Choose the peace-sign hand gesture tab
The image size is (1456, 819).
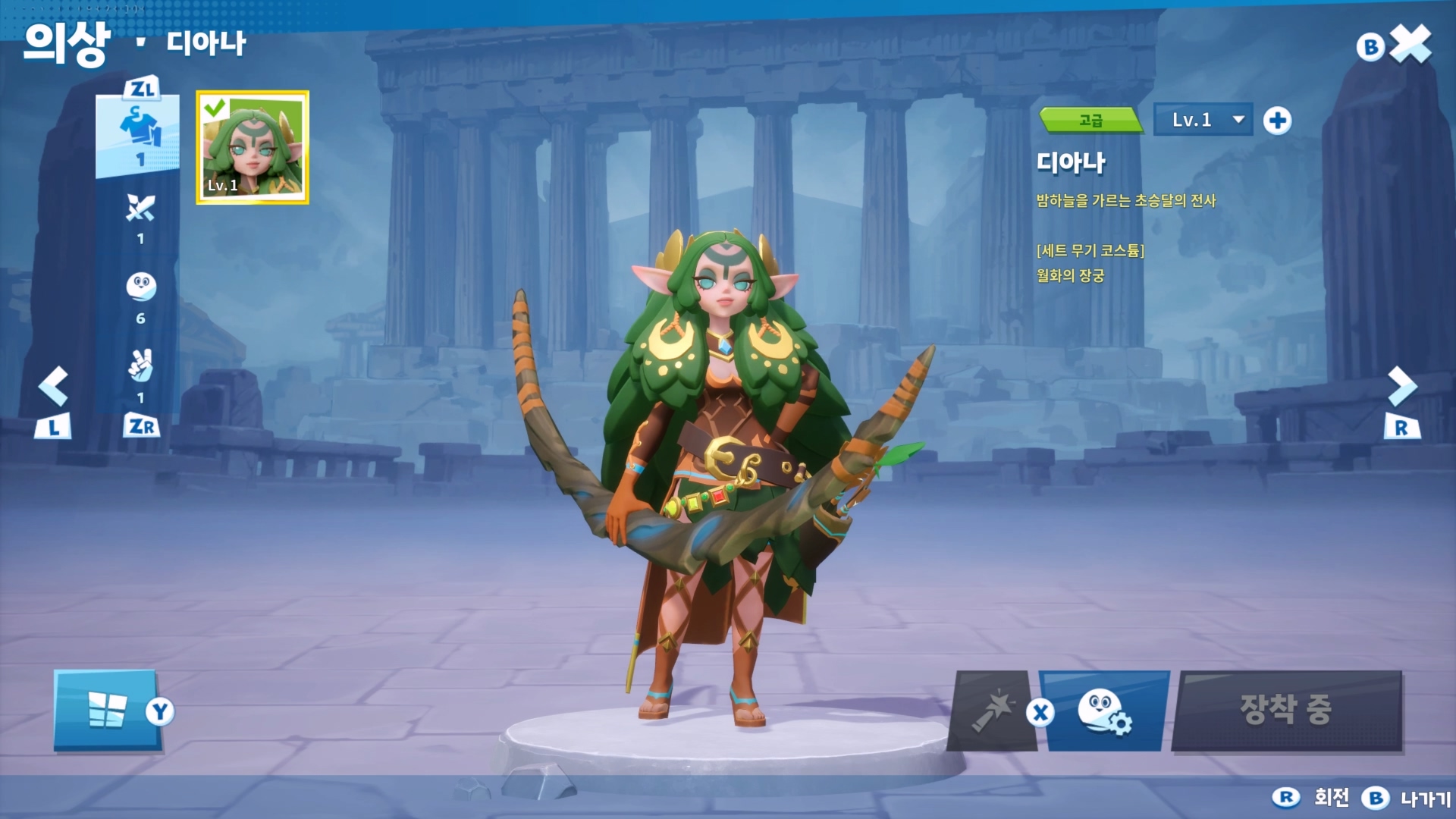(140, 367)
